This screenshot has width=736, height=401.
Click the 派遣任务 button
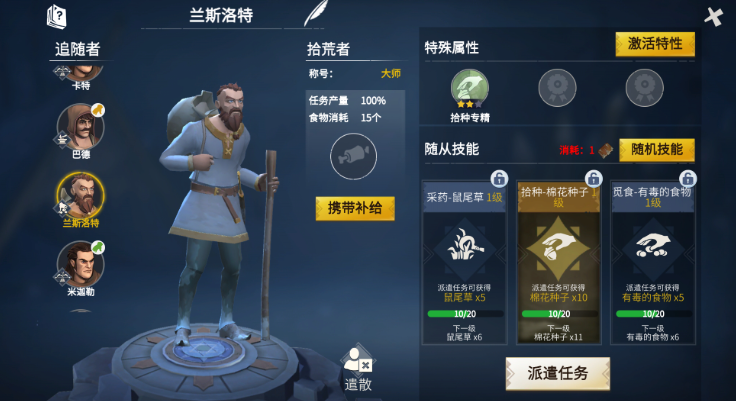tap(557, 373)
